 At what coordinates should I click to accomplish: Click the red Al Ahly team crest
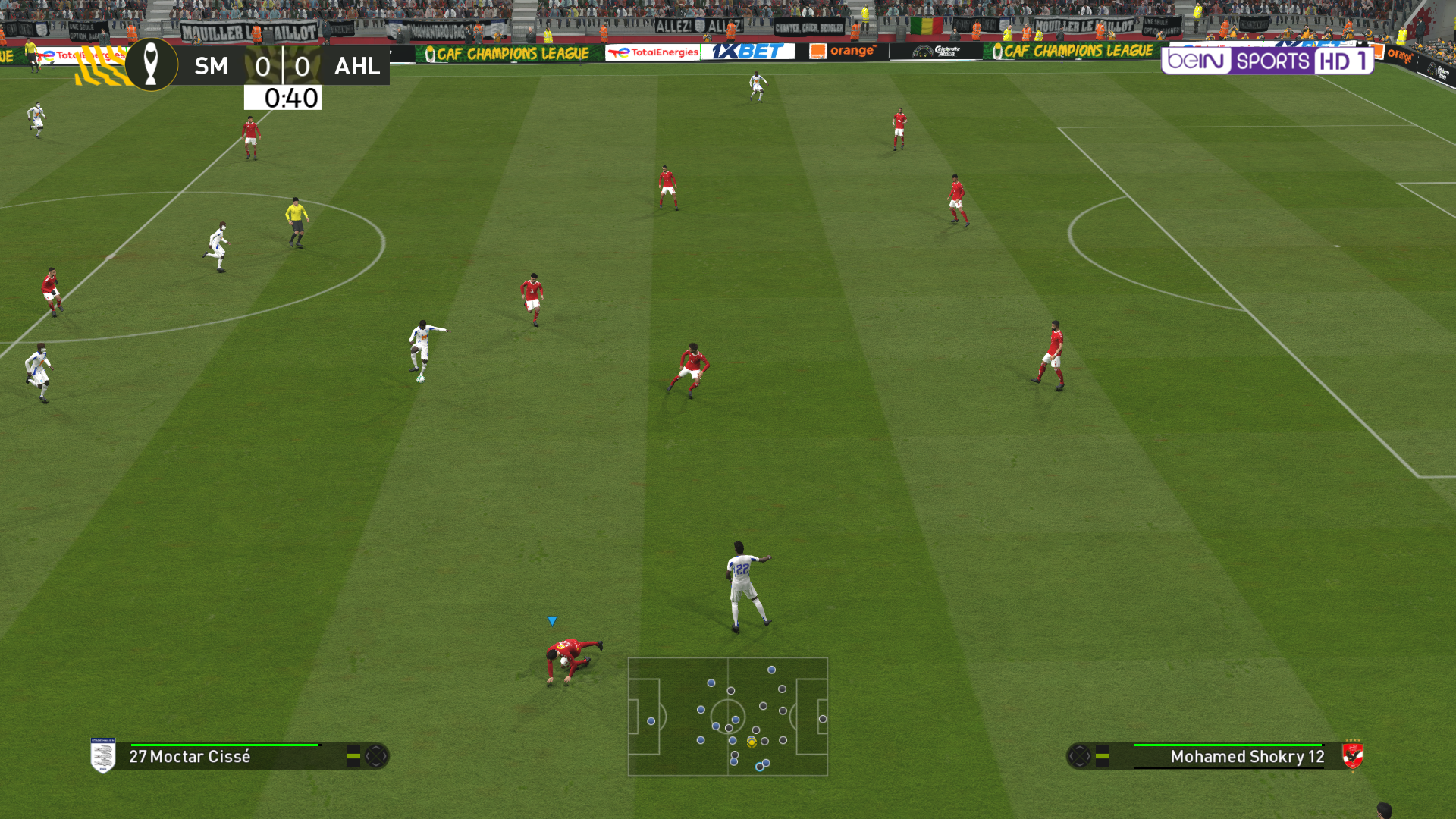tap(1352, 755)
